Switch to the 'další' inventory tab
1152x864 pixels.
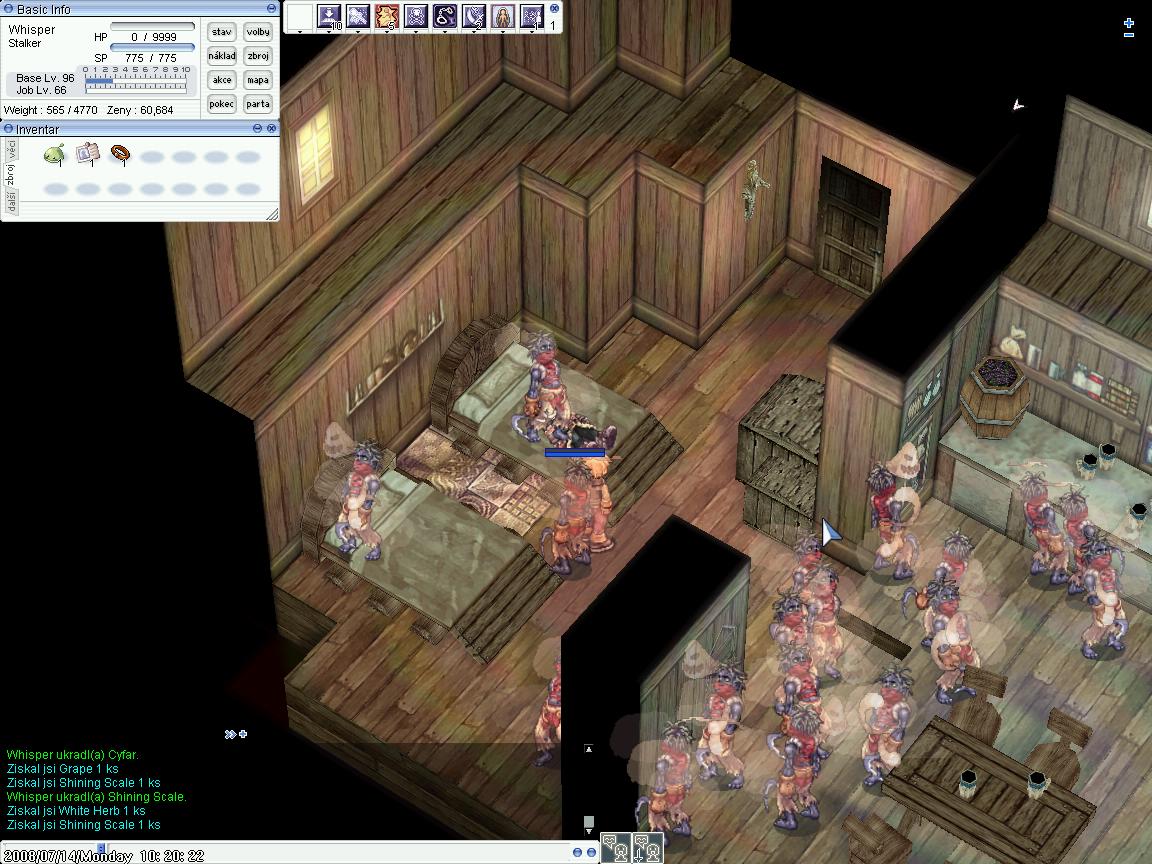(x=11, y=202)
